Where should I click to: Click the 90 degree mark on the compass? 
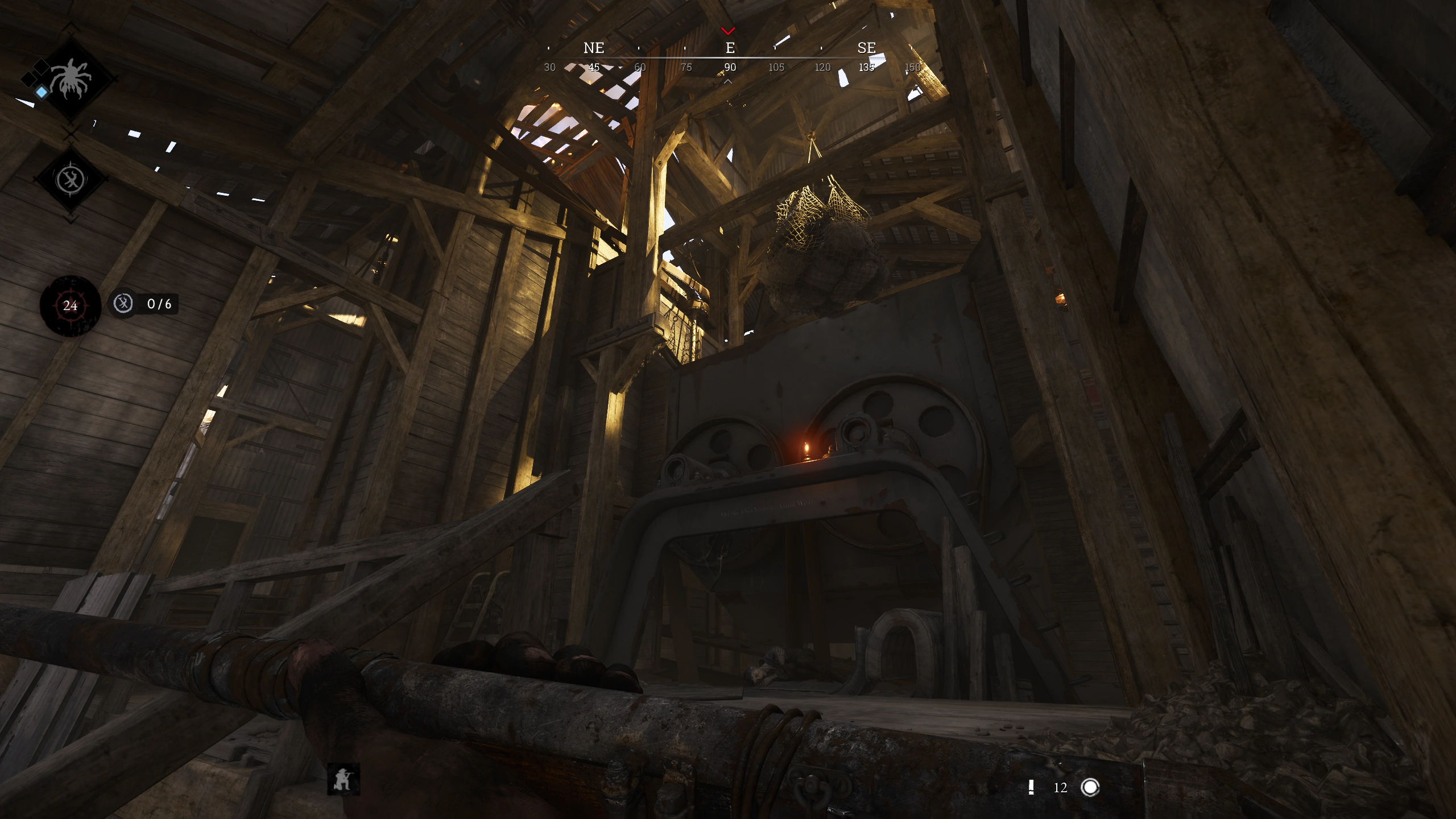[x=730, y=67]
